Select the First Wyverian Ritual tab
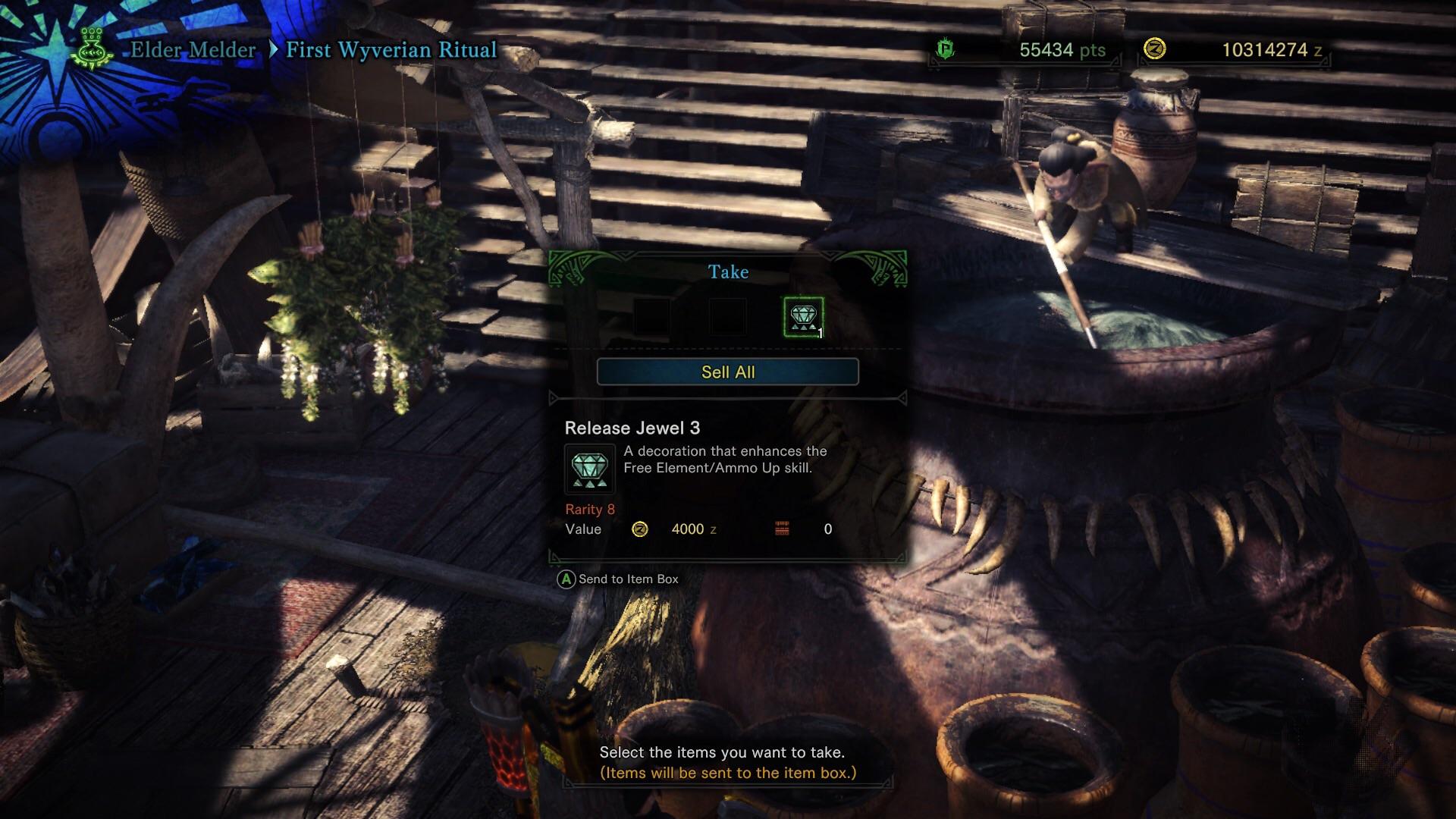1456x819 pixels. (390, 51)
